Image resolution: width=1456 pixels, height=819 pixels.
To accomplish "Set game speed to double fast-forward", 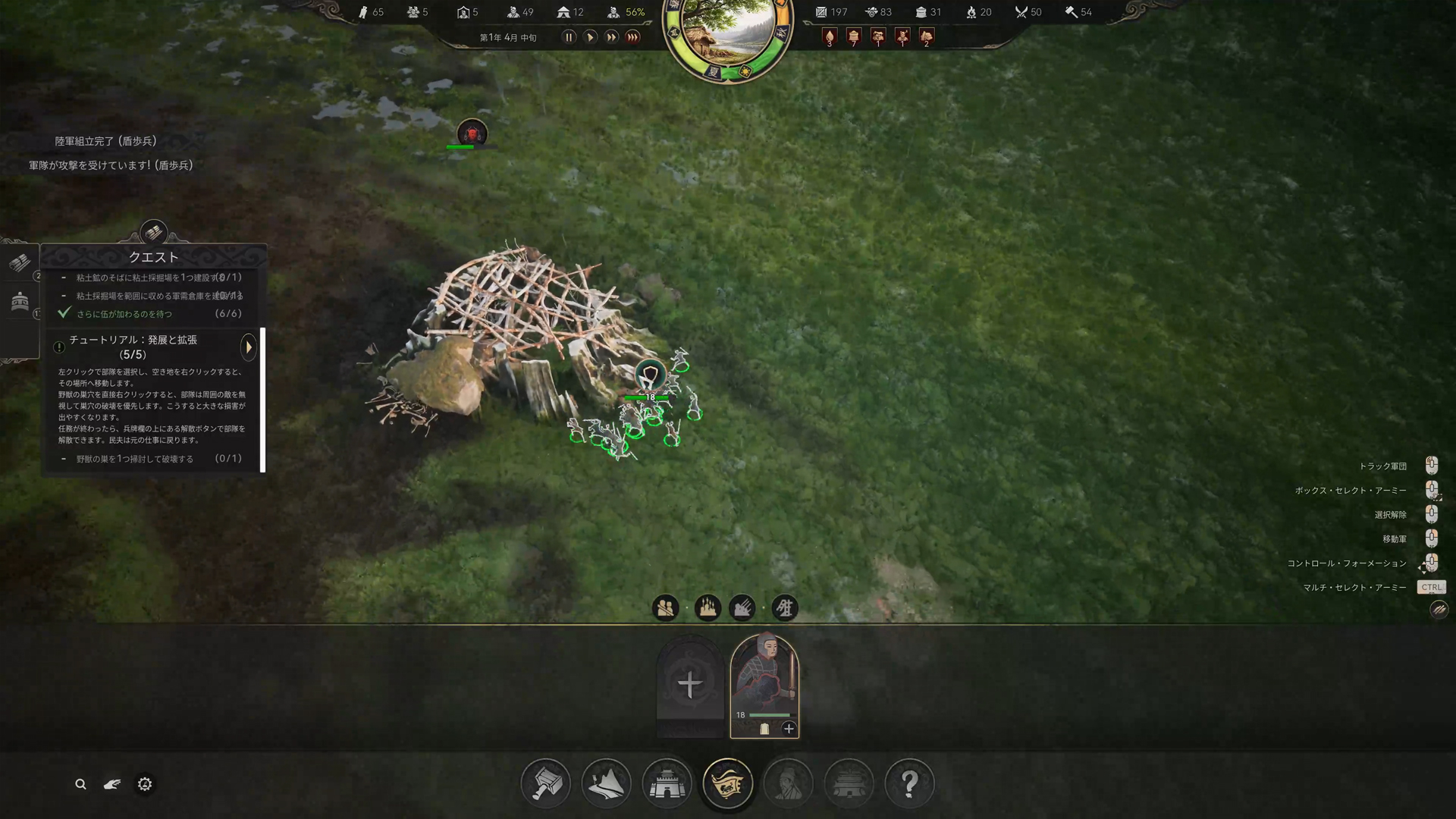I will click(x=611, y=37).
